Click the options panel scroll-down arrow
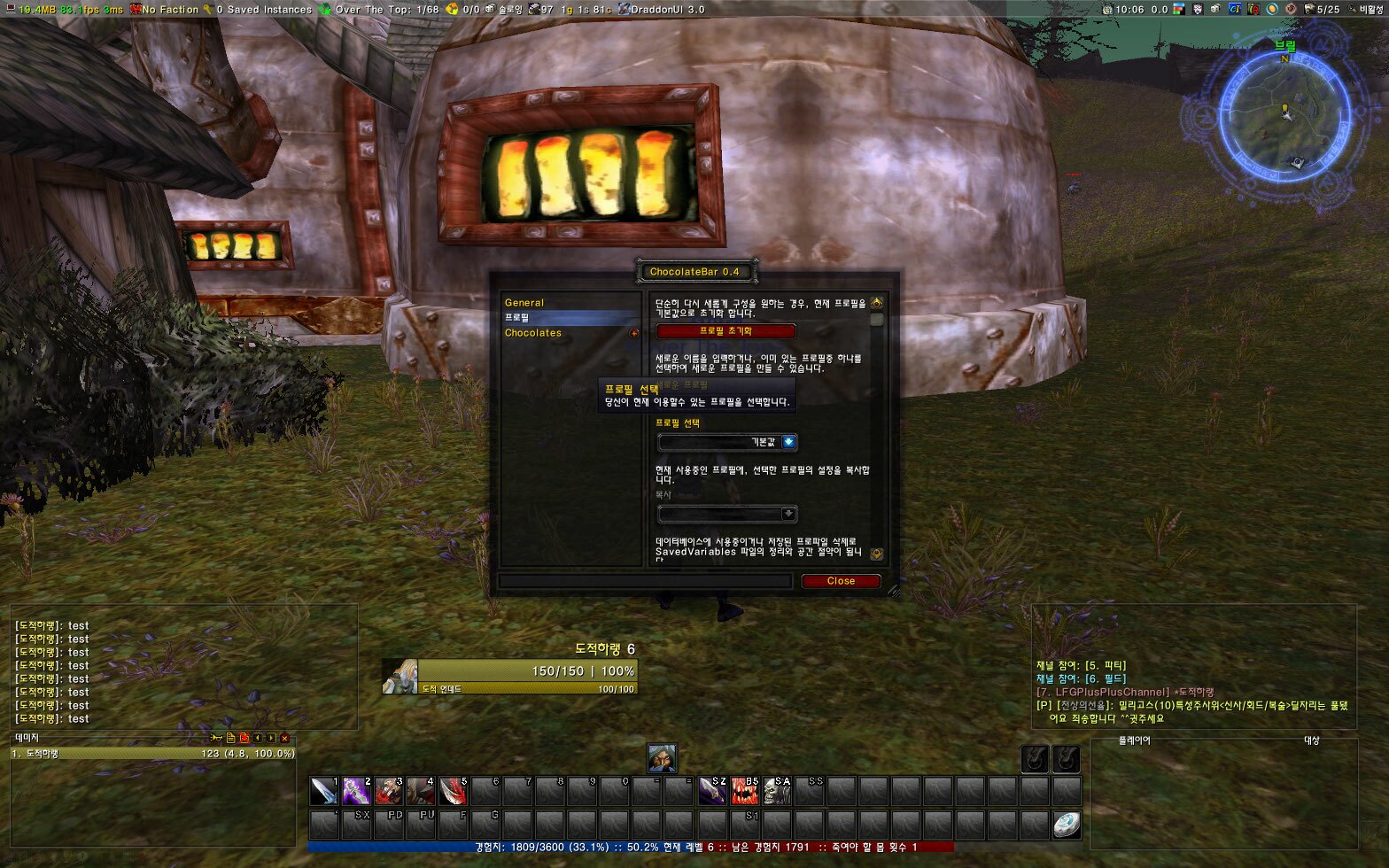 tap(876, 554)
